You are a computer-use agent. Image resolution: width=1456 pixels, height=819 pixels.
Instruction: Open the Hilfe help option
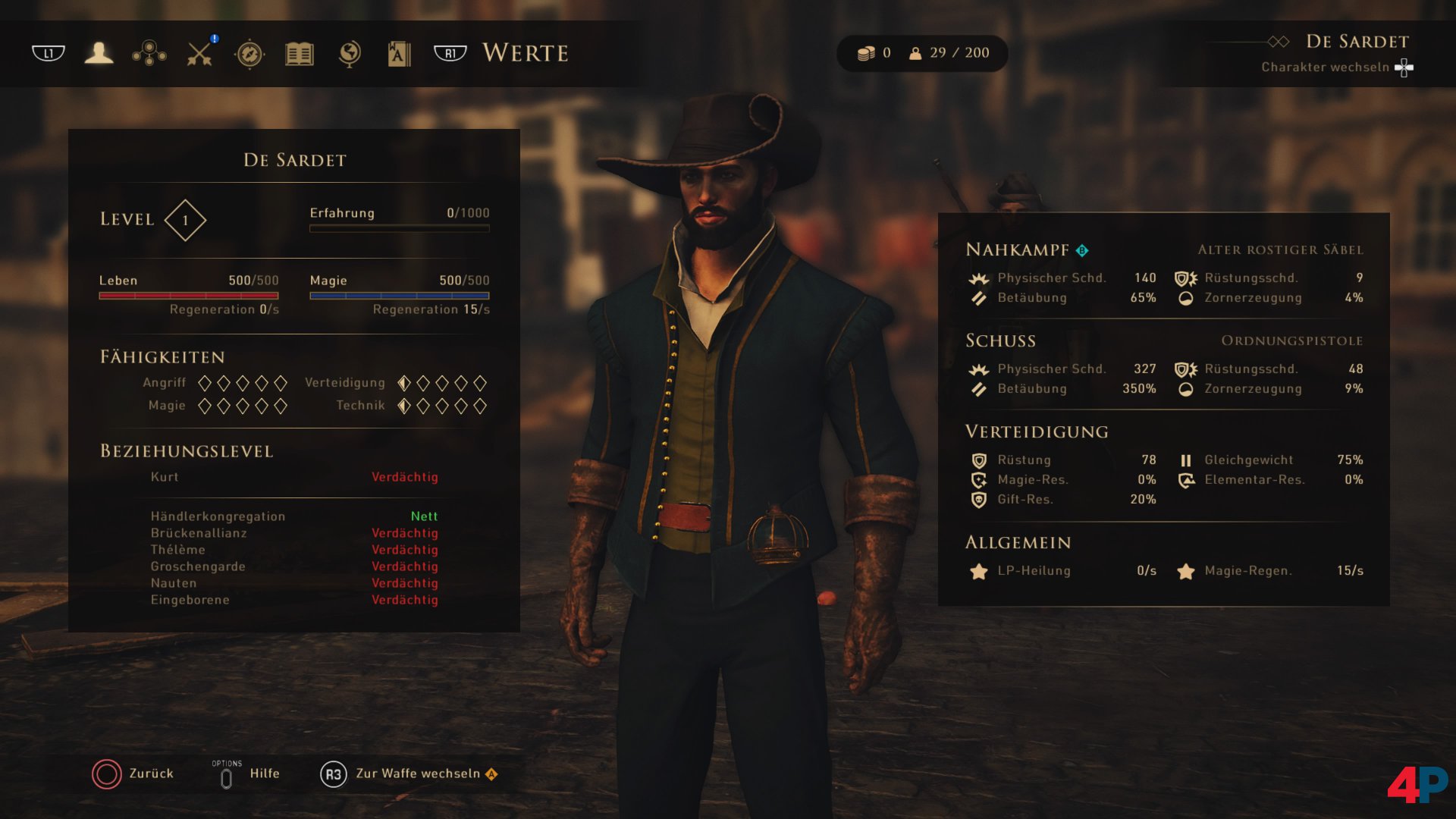tap(246, 773)
